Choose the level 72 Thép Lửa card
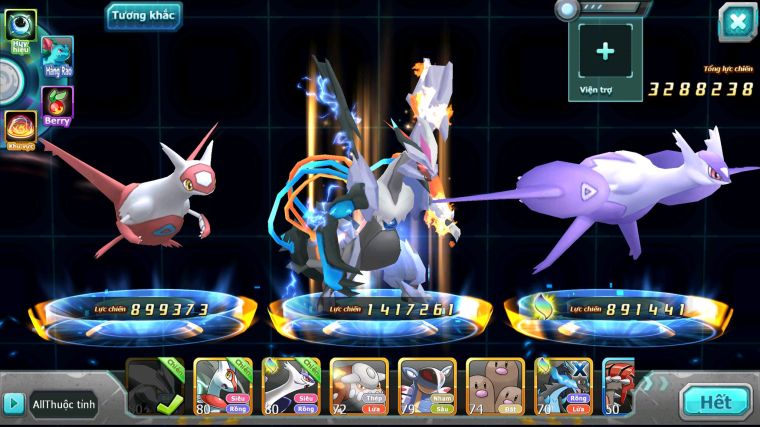 pyautogui.click(x=359, y=387)
